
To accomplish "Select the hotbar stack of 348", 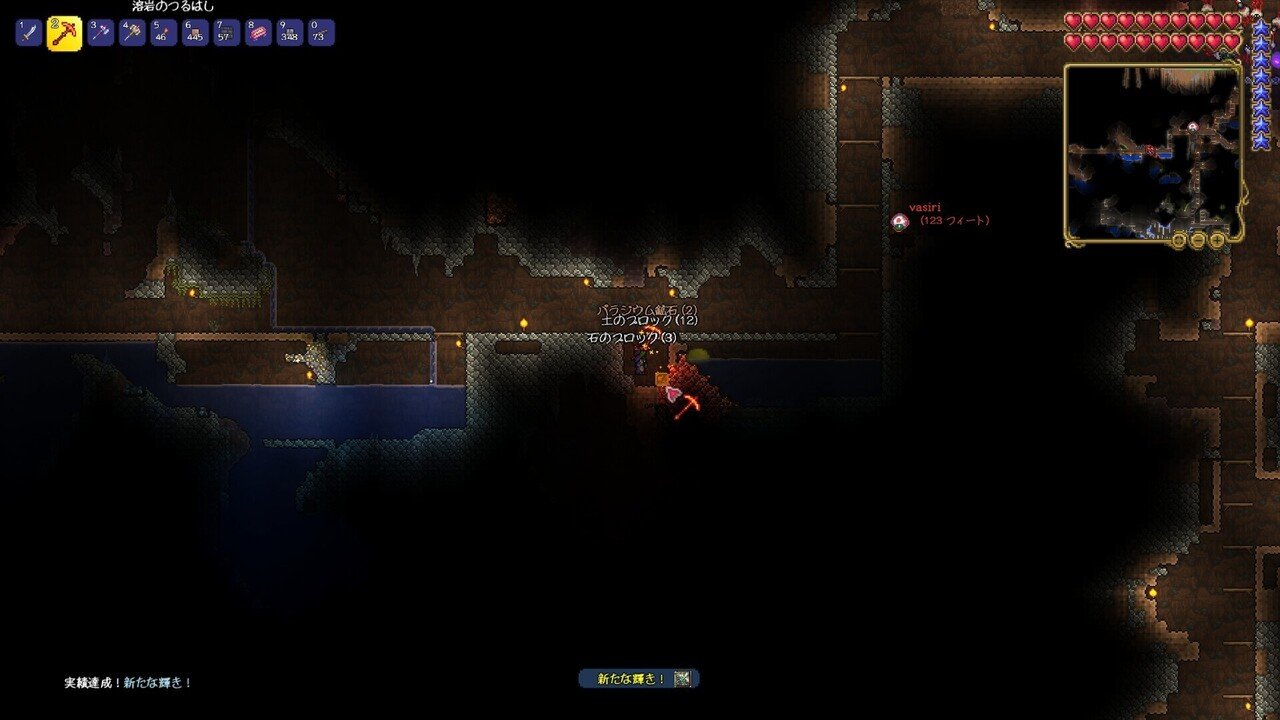I will [x=290, y=33].
